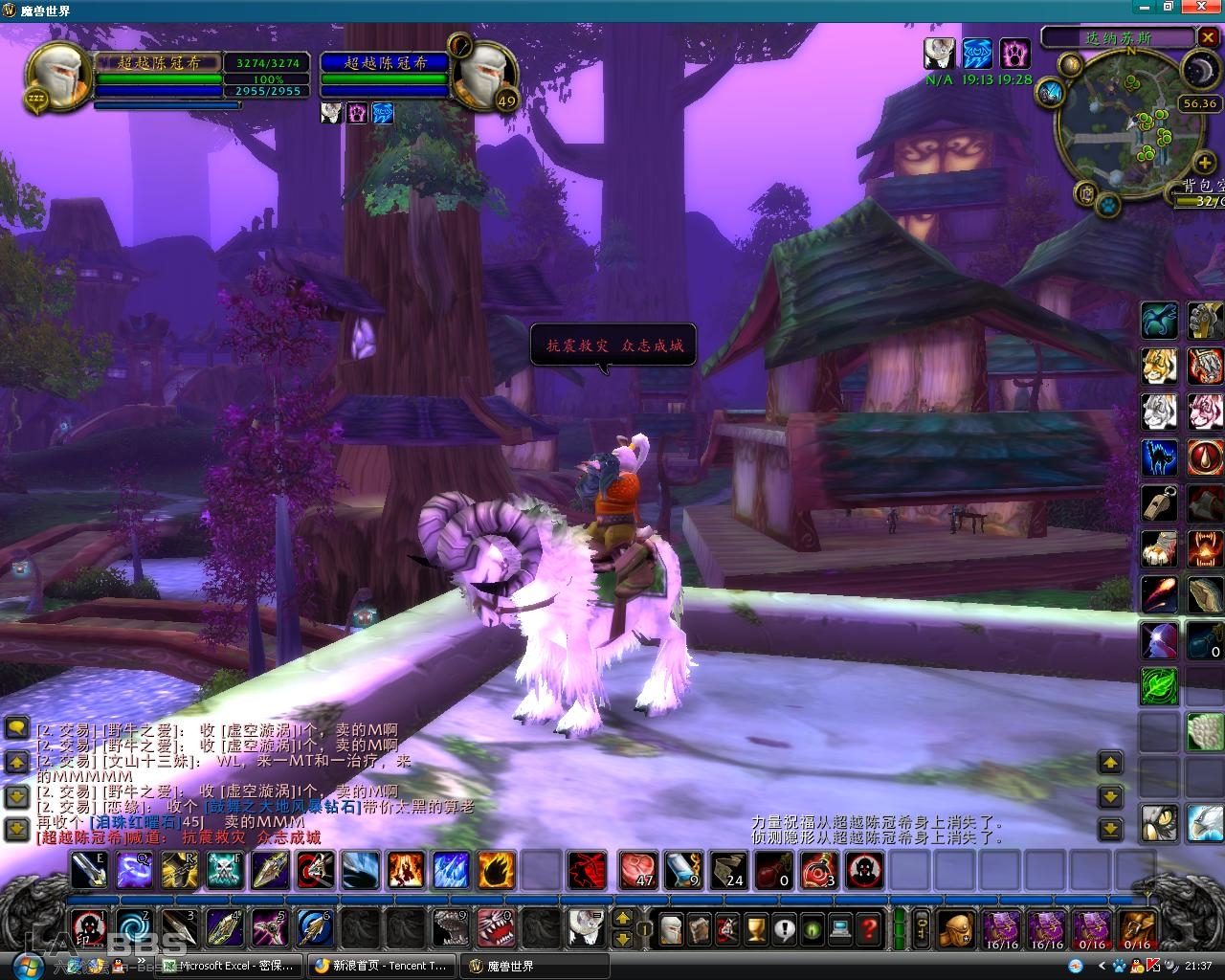1225x980 pixels.
Task: Use the scroll item stack of 24
Action: coord(729,870)
